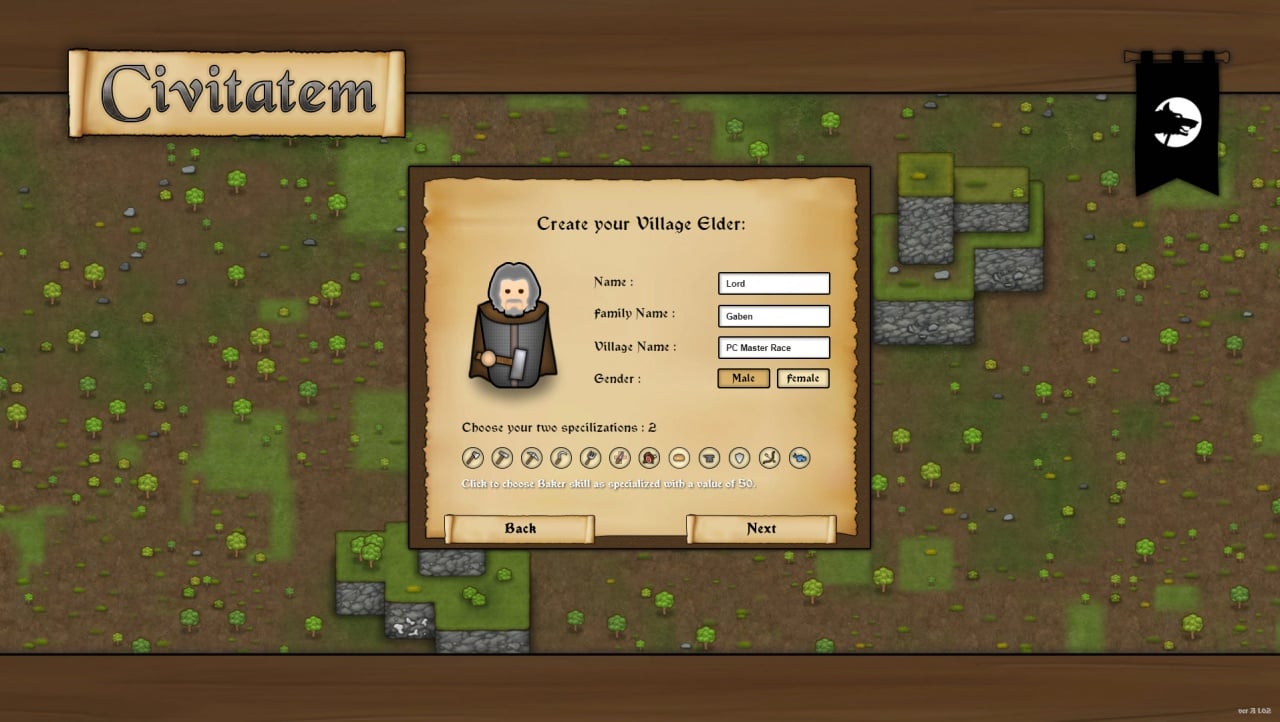Select the sickle specialization icon
The width and height of the screenshot is (1280, 722).
click(x=561, y=458)
